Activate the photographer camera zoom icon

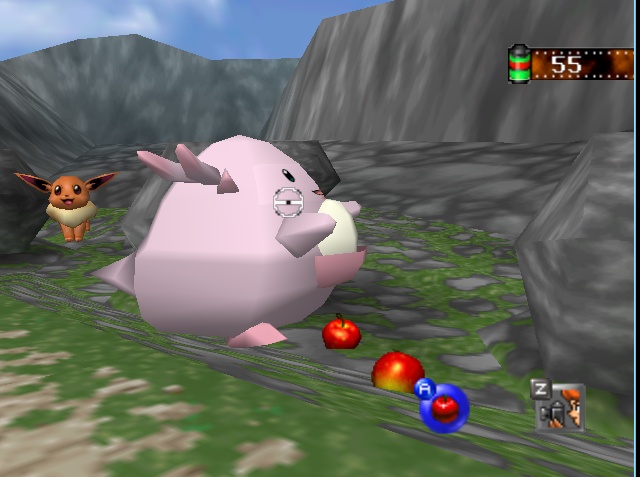pos(560,406)
